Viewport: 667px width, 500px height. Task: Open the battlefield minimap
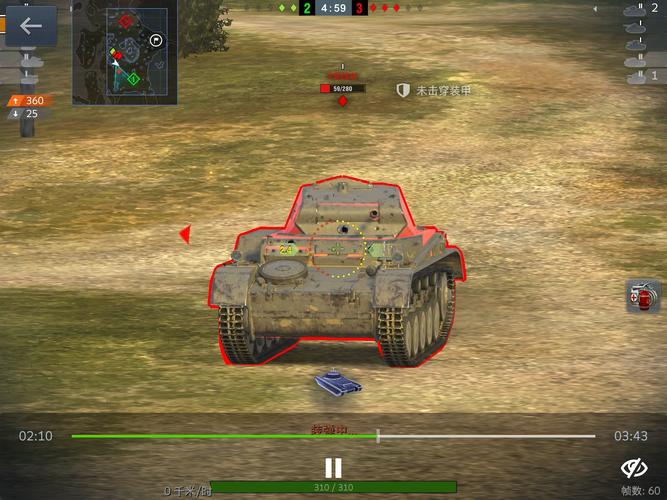124,52
